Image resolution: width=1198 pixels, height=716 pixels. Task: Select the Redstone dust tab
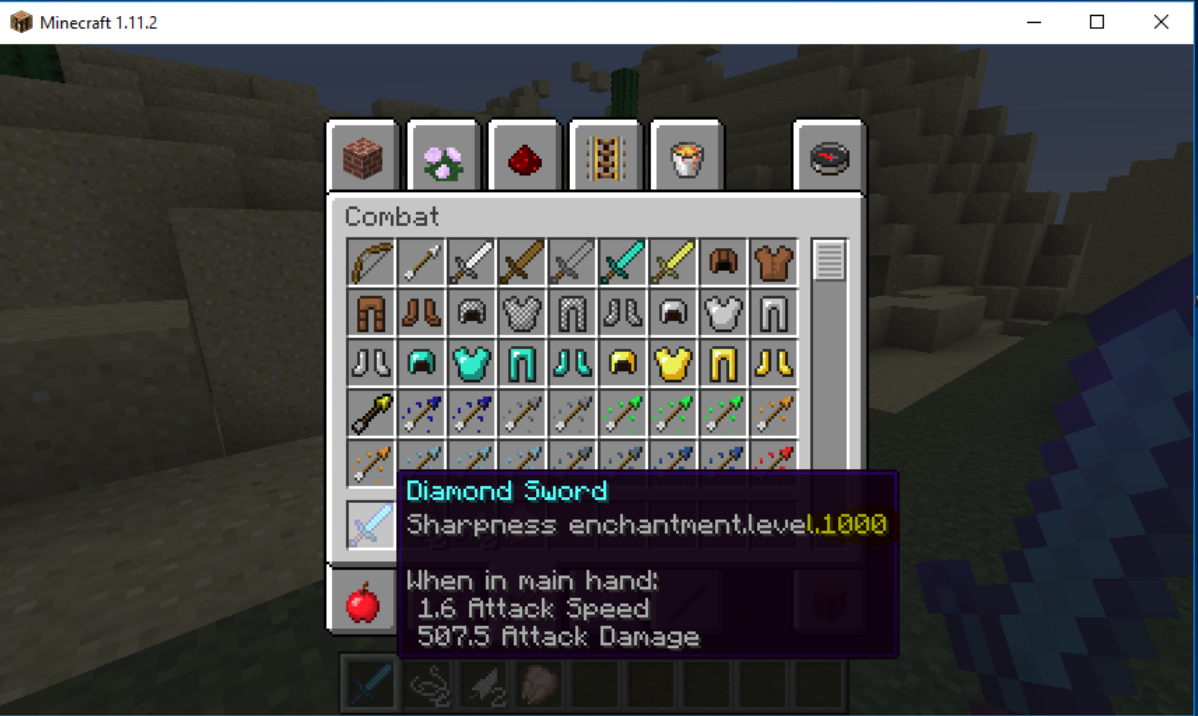point(524,157)
